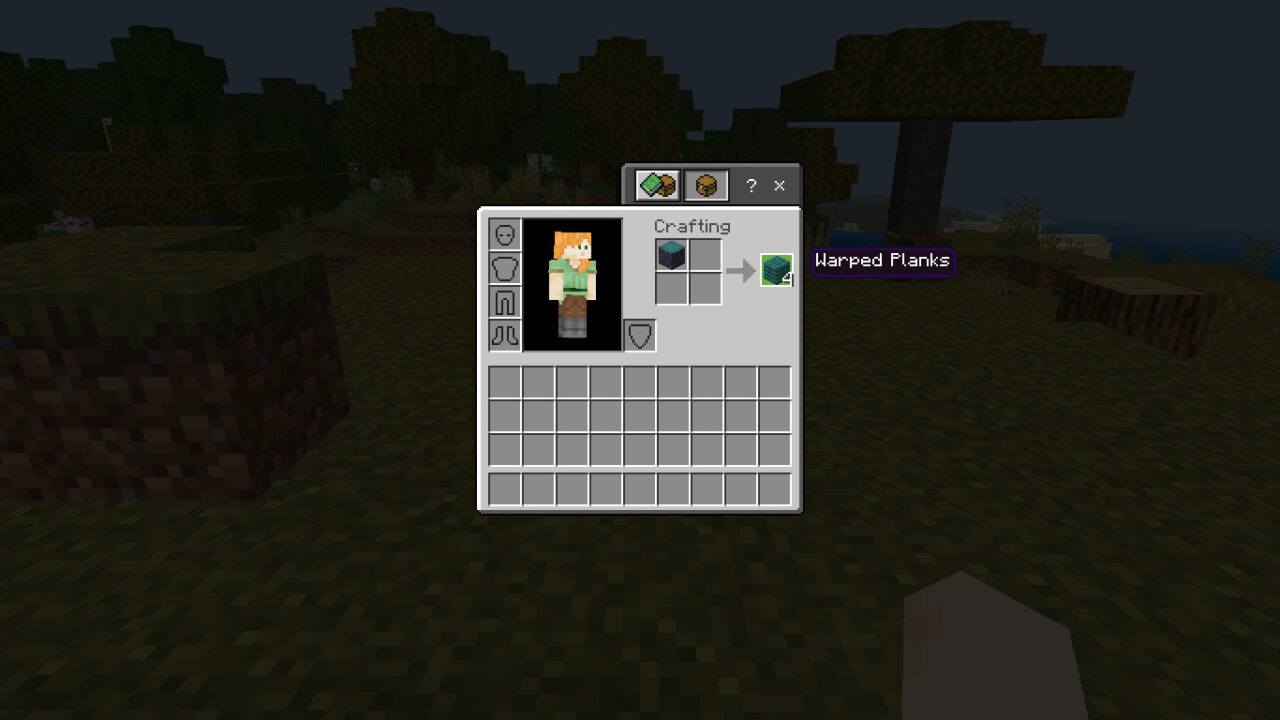Grab the Warped Planks output item
This screenshot has width=1280, height=720.
[776, 268]
